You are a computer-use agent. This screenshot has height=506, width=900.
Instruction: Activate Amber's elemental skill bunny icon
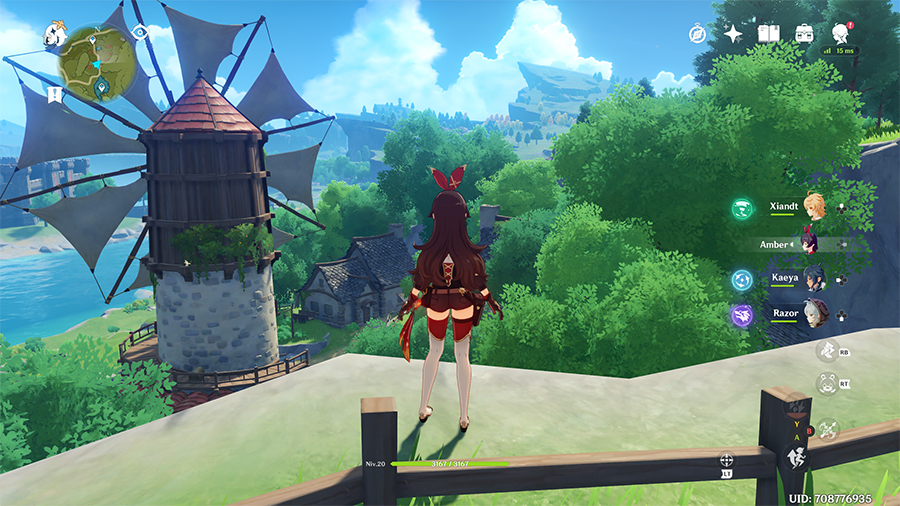pos(827,384)
